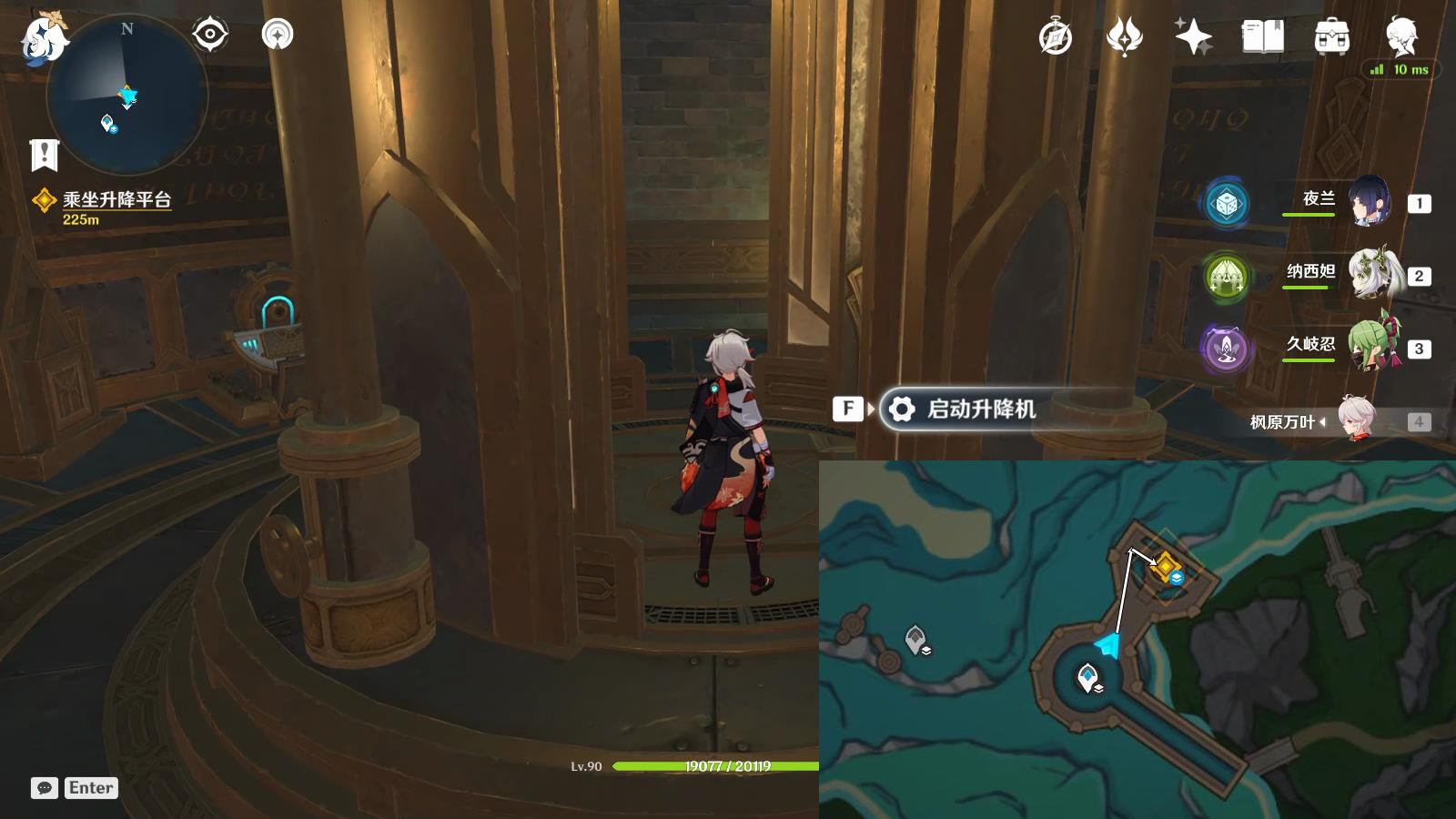This screenshot has width=1456, height=819.
Task: Click Nahida's elemental burst icon
Action: (1226, 278)
